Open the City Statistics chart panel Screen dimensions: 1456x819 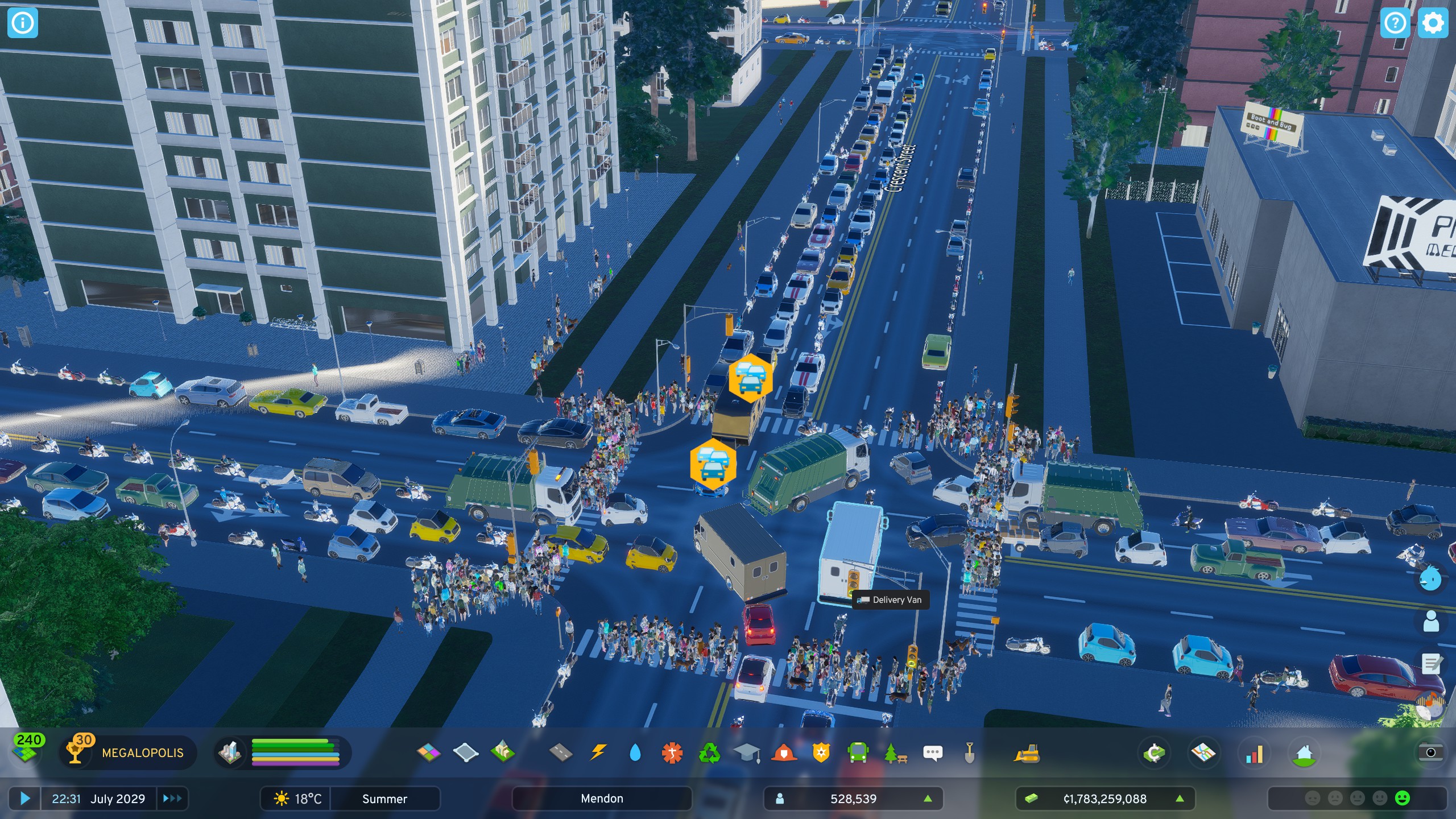(x=1254, y=752)
